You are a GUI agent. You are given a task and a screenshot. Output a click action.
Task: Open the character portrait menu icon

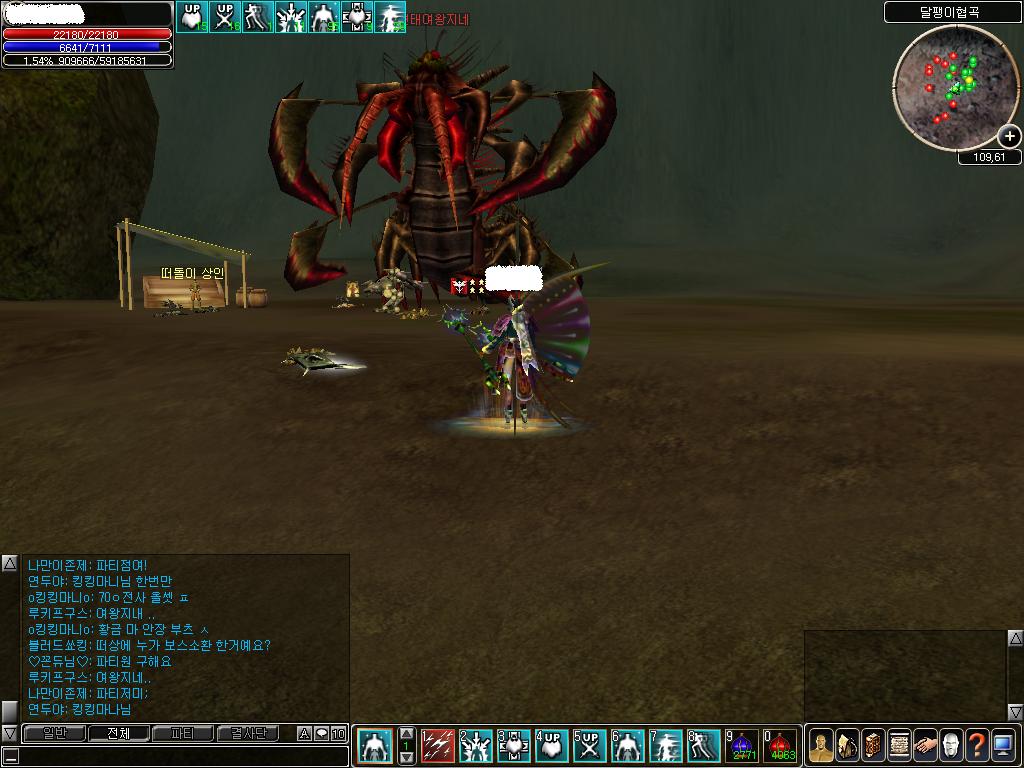pos(821,746)
